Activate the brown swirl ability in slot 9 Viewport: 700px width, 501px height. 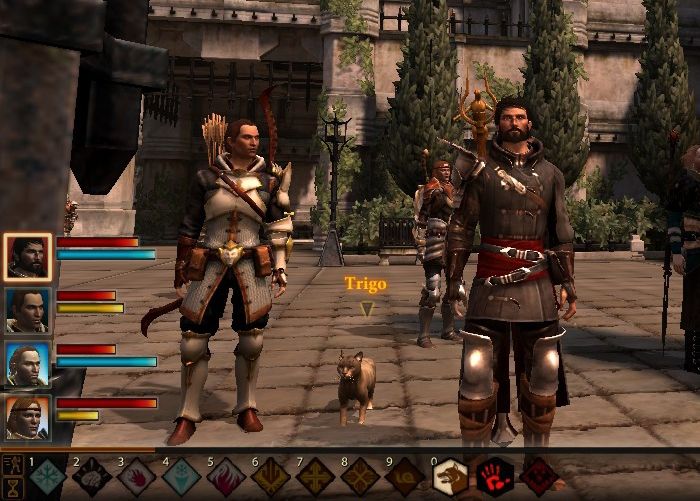[x=405, y=478]
